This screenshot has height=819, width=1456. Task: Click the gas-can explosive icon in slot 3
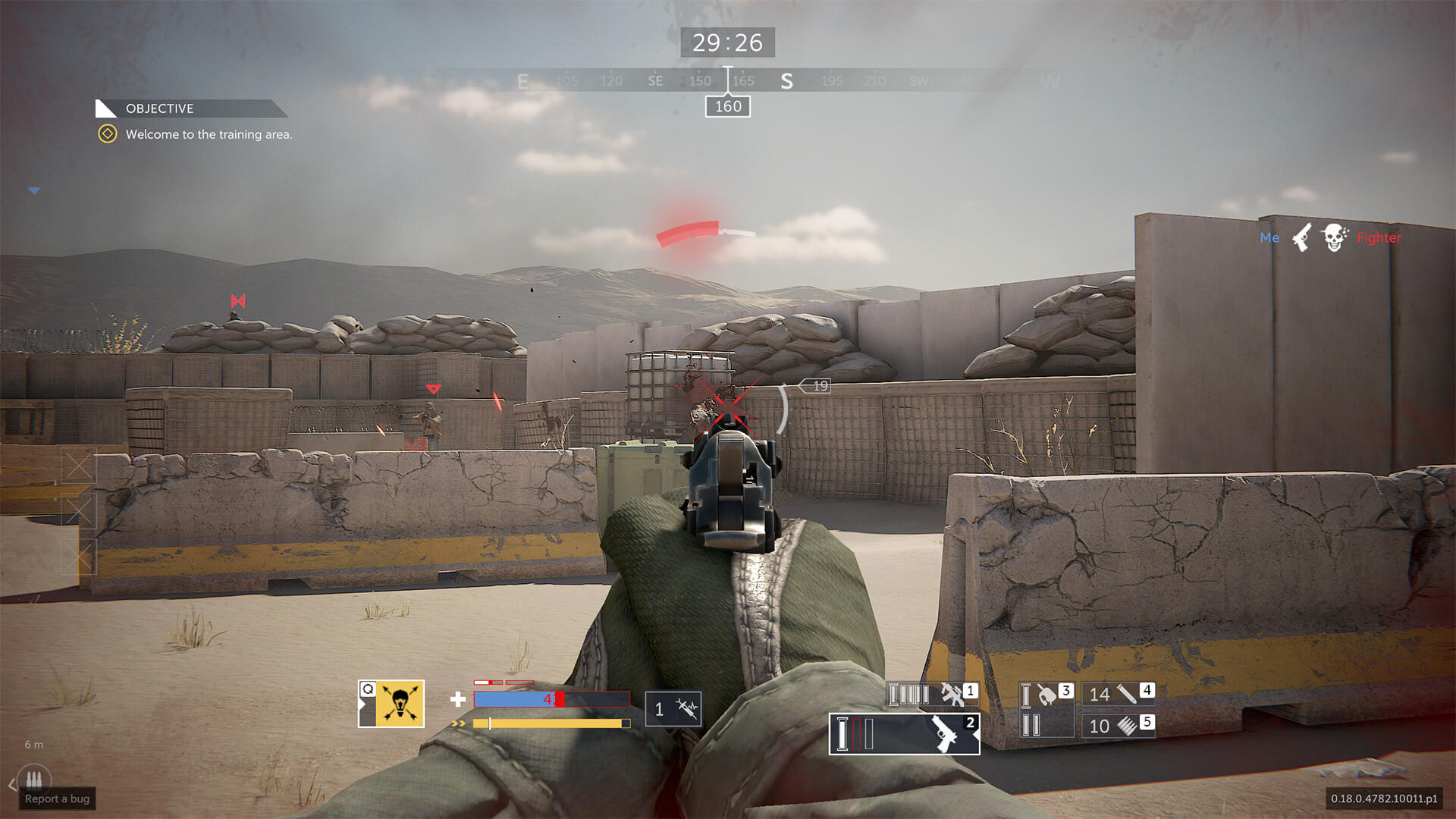coord(1046,695)
